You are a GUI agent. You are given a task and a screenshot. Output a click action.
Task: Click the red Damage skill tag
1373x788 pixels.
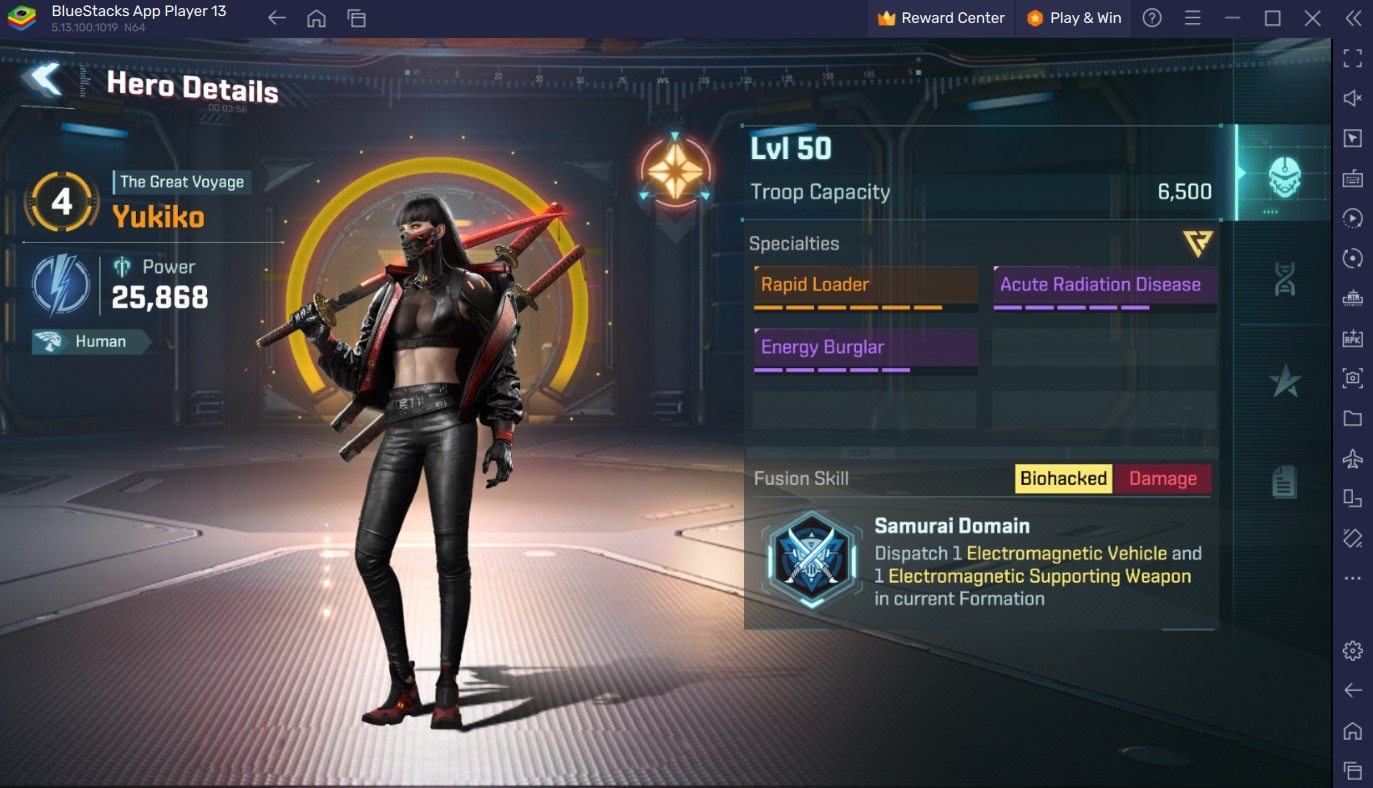pyautogui.click(x=1162, y=479)
